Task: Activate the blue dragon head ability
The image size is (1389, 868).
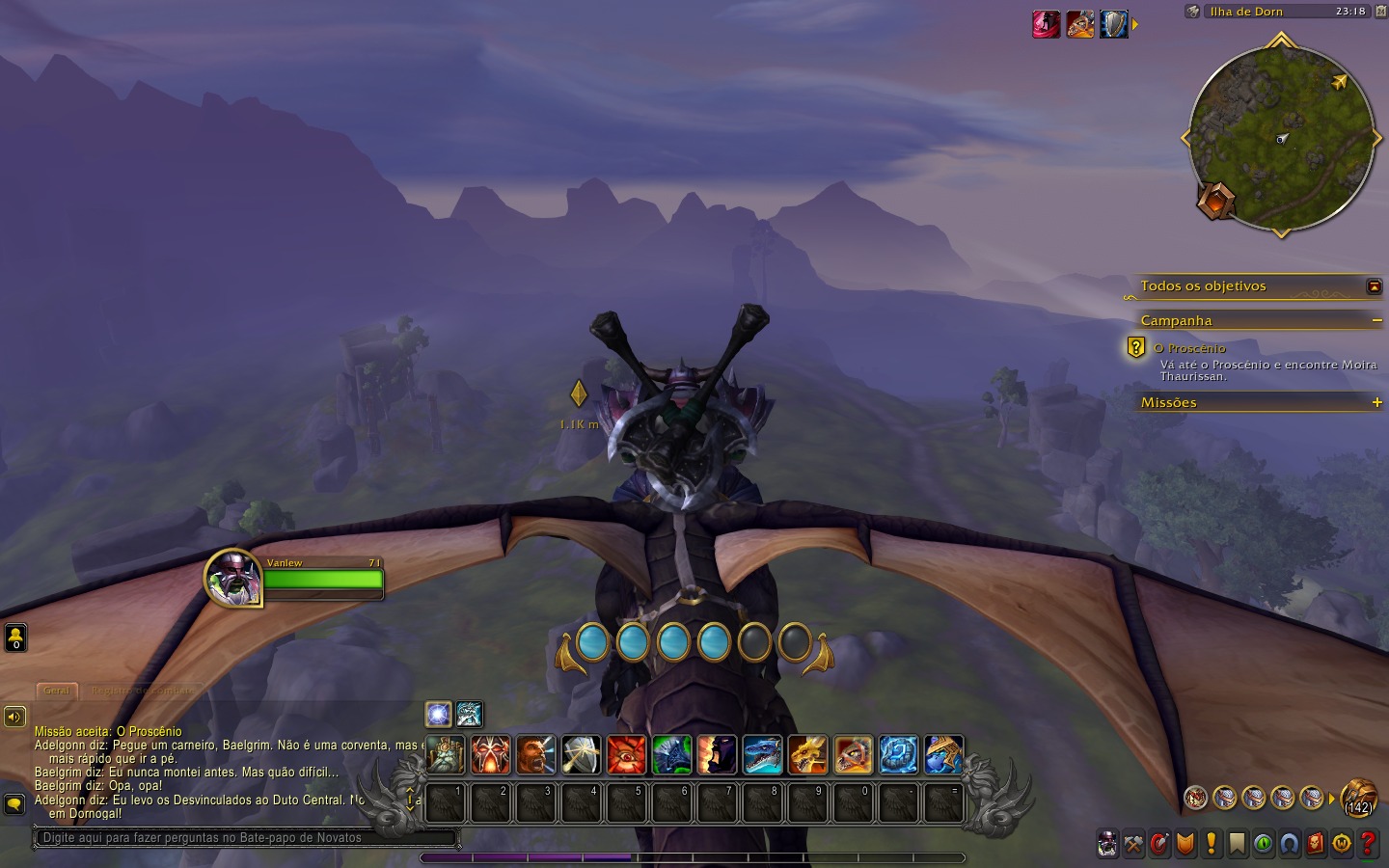Action: click(x=762, y=754)
